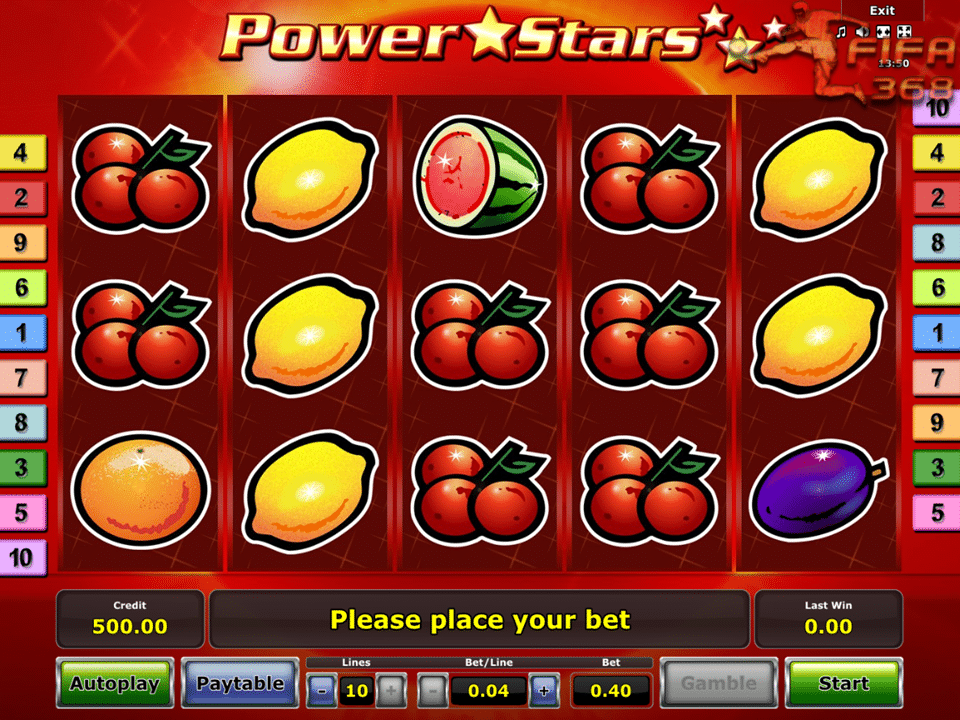This screenshot has height=720, width=960.
Task: Click the greyed-out Gamble button
Action: (718, 684)
